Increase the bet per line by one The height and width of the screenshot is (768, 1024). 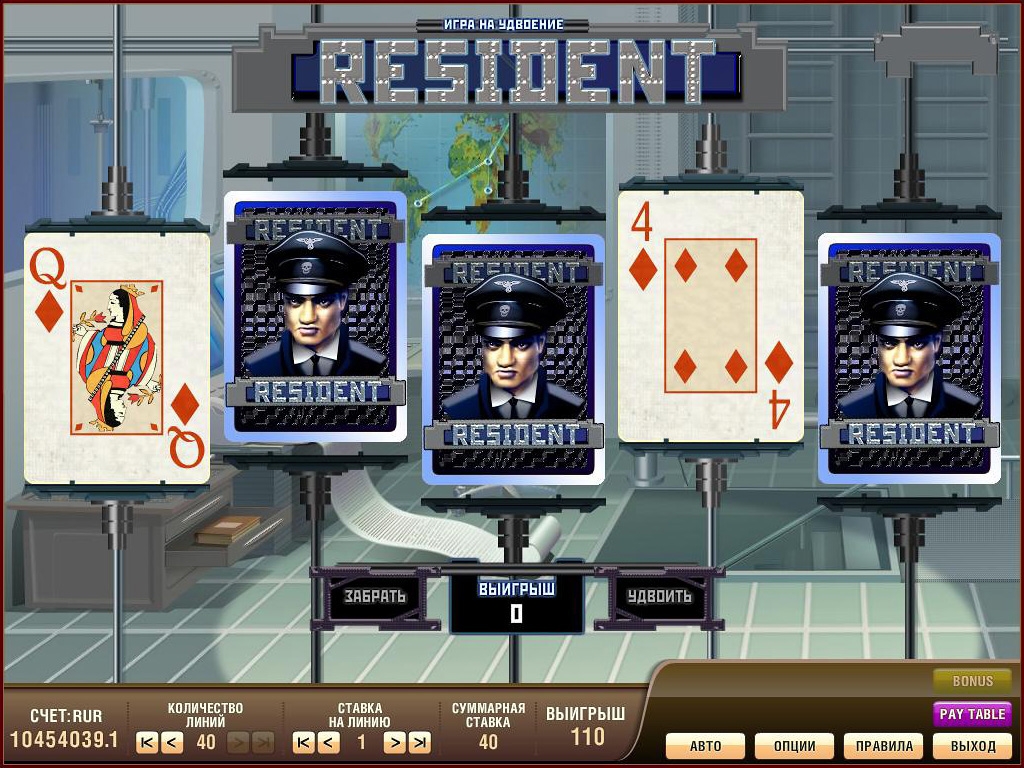394,742
